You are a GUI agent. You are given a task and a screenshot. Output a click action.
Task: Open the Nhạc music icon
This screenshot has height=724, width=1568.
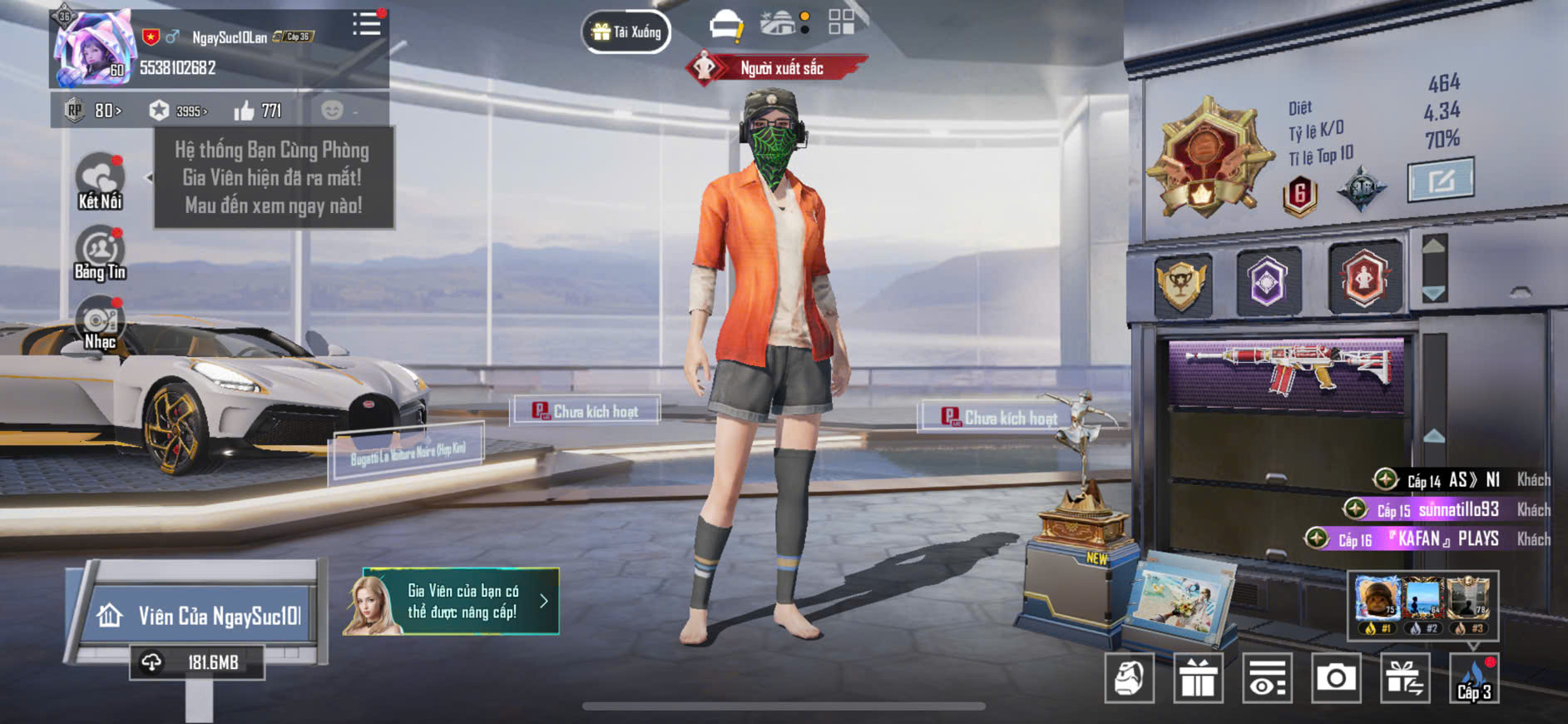pos(100,324)
